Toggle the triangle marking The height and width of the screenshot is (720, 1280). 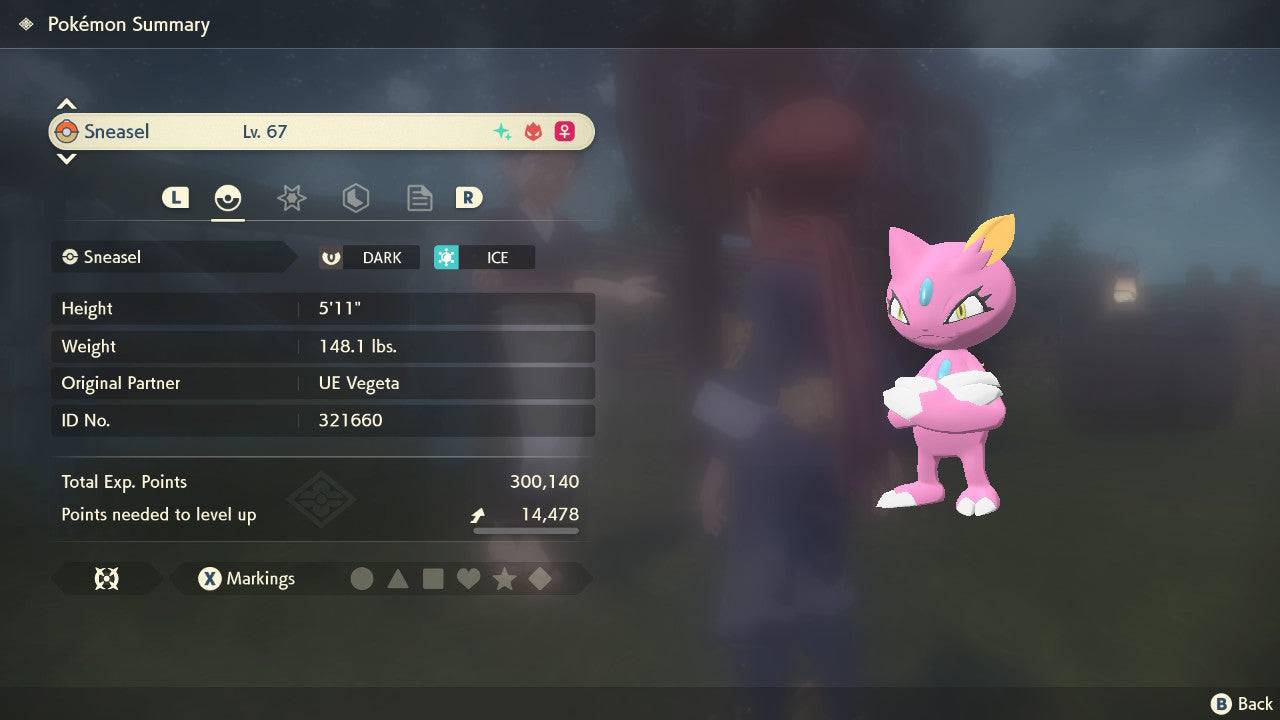tap(398, 579)
